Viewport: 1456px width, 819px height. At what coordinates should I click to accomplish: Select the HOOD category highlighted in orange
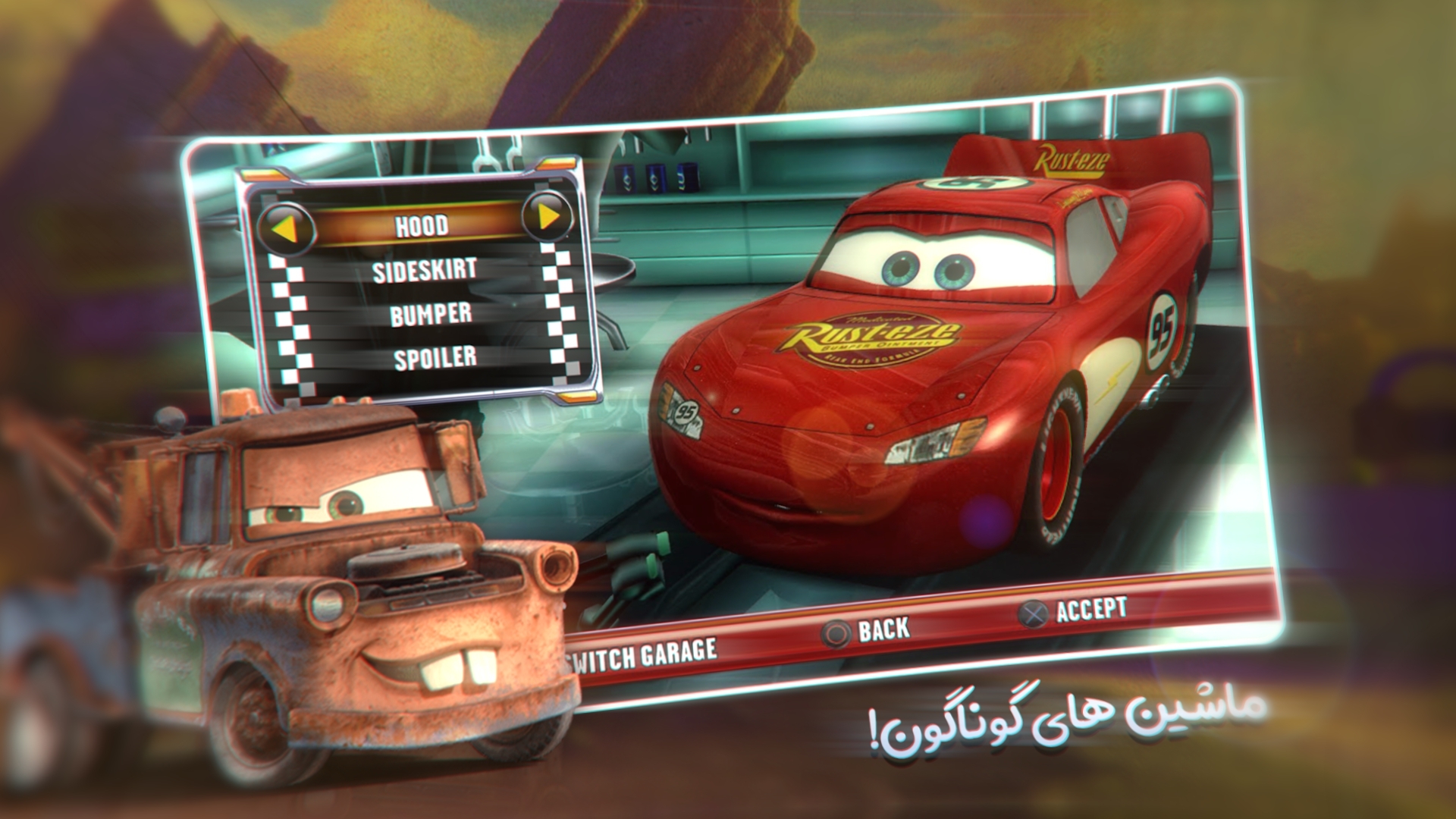[x=422, y=224]
